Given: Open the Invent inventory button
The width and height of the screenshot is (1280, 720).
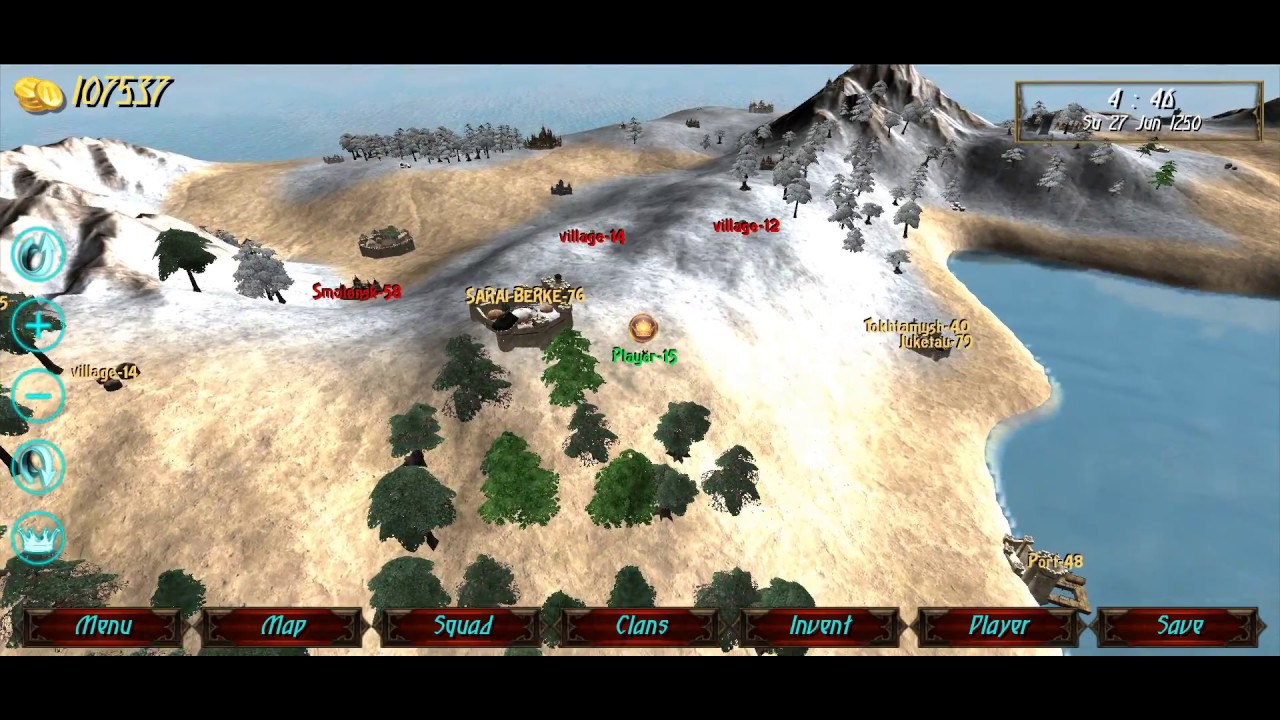Looking at the screenshot, I should coord(820,626).
